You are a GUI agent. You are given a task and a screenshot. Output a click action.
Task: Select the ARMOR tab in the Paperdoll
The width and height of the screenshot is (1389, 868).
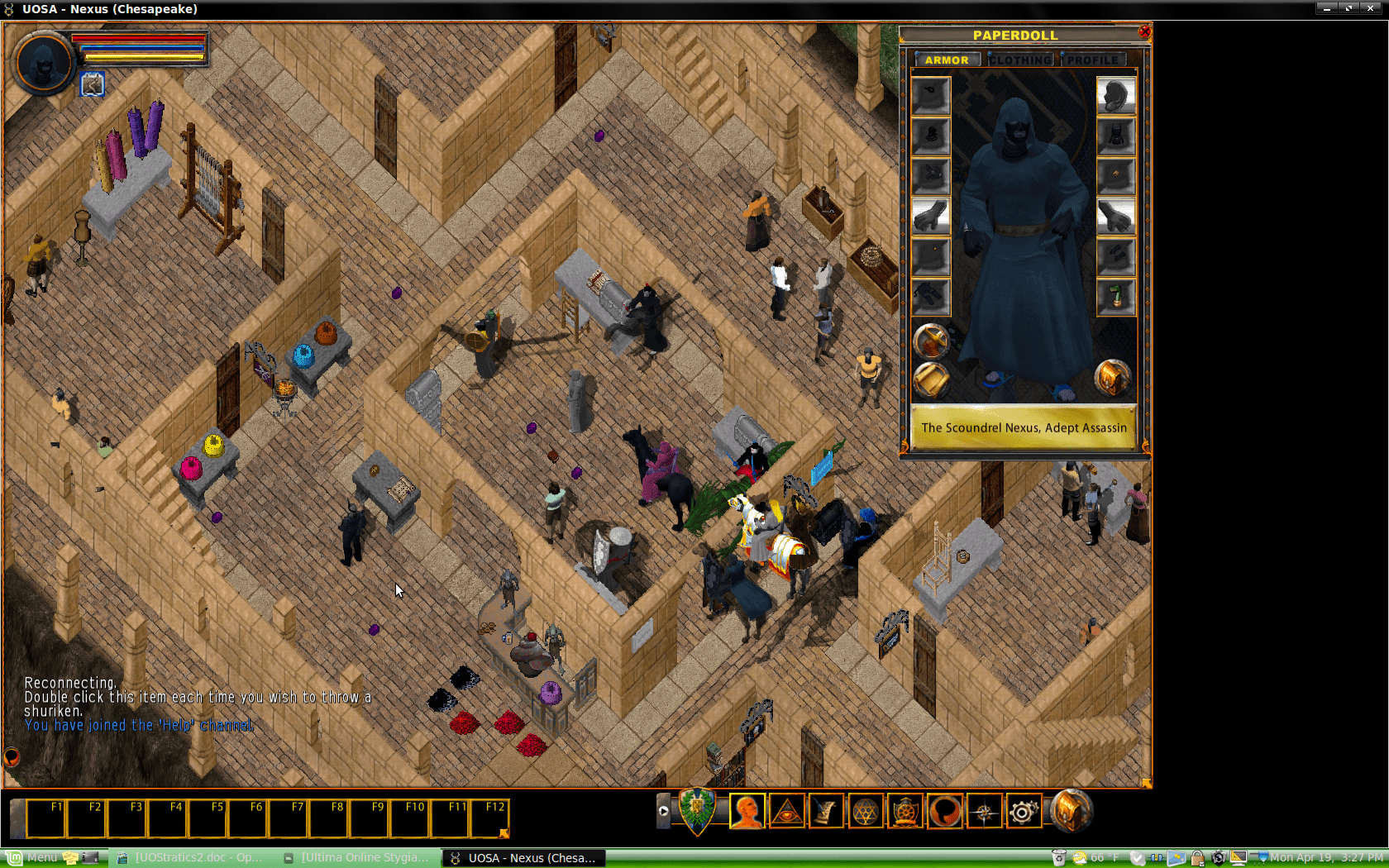[947, 60]
